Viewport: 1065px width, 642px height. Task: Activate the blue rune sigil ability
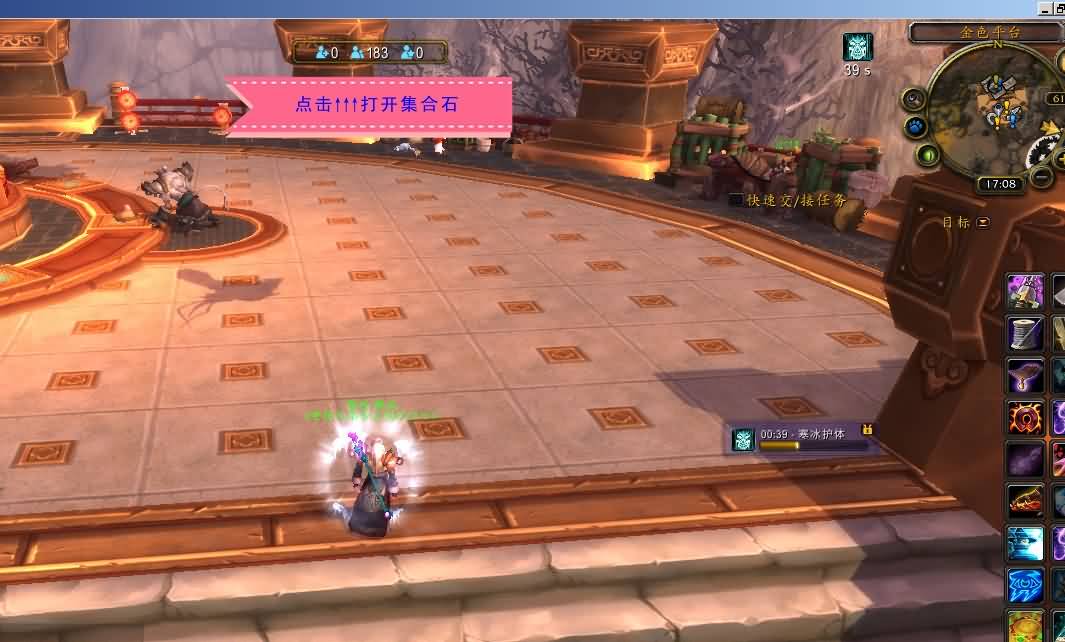point(1025,585)
